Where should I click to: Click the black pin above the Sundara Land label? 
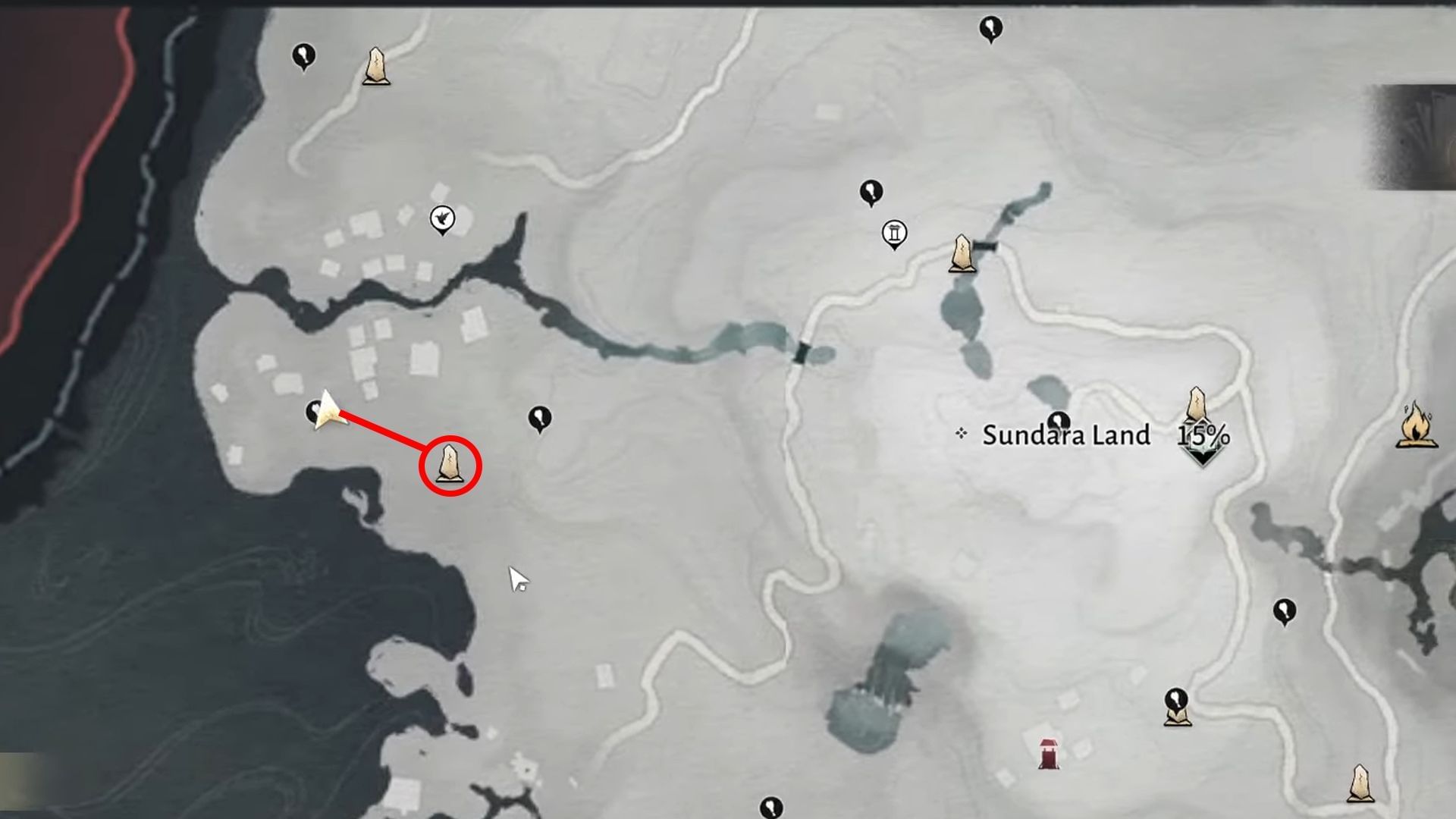click(1060, 421)
